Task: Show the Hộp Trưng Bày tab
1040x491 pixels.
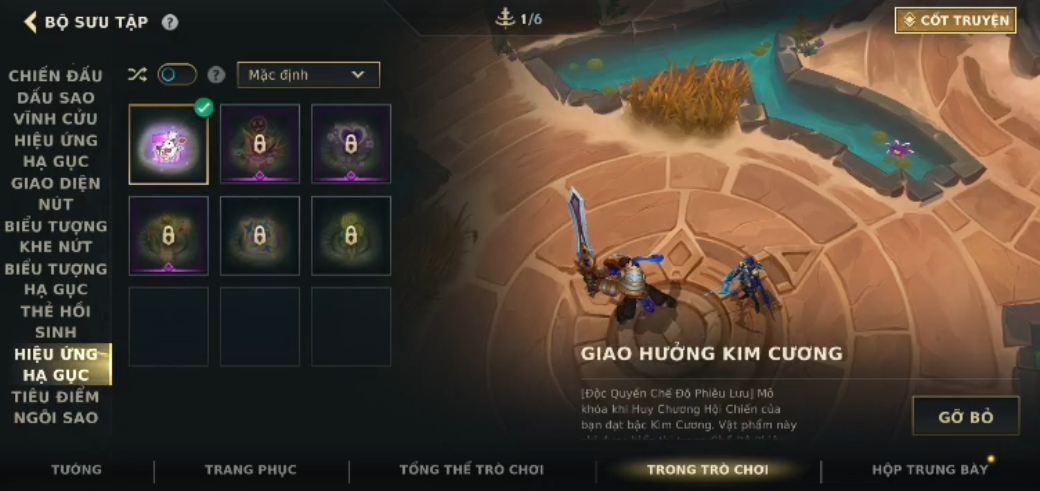Action: click(929, 469)
